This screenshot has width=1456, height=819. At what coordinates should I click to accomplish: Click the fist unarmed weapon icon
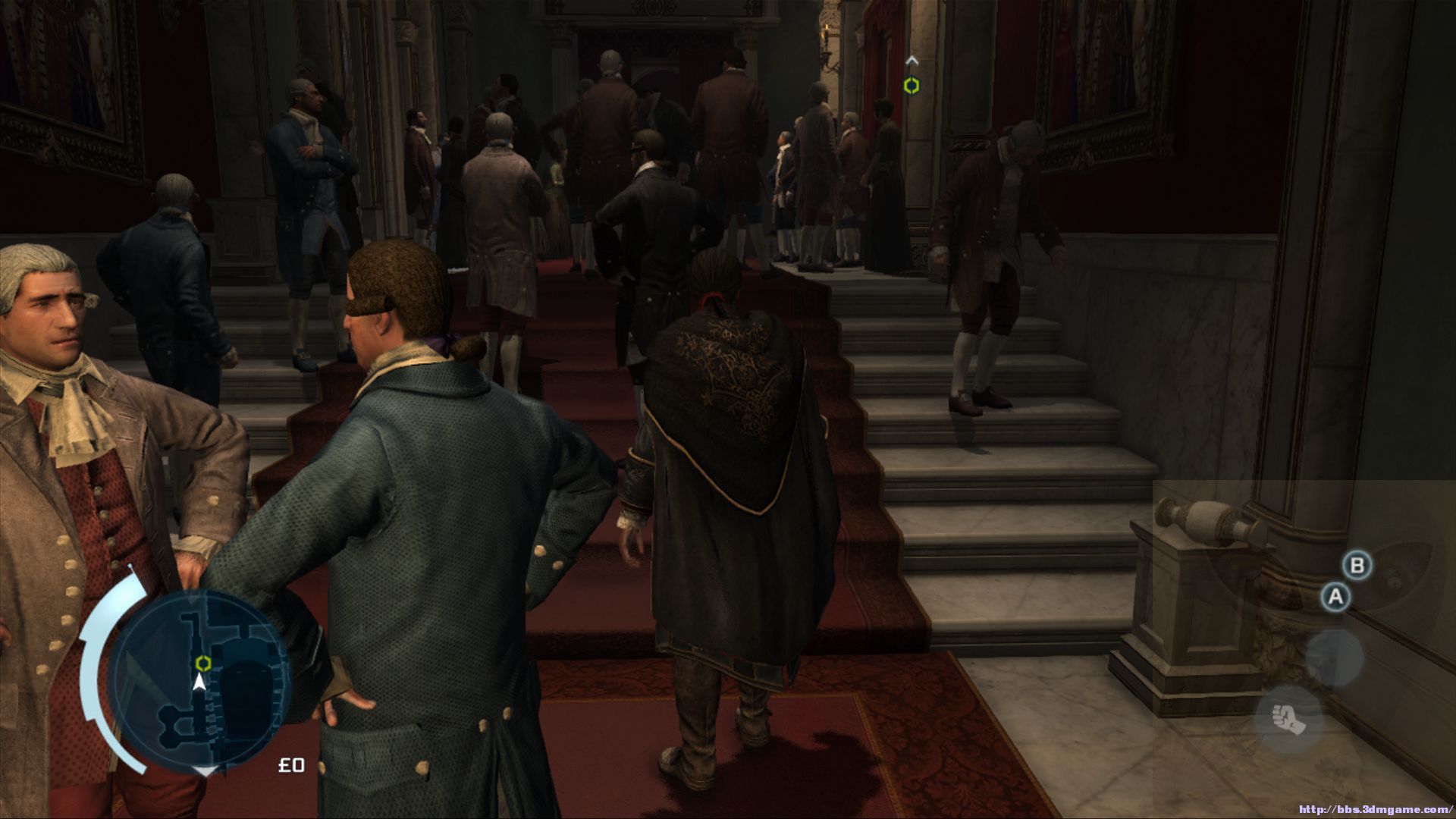coord(1288,718)
